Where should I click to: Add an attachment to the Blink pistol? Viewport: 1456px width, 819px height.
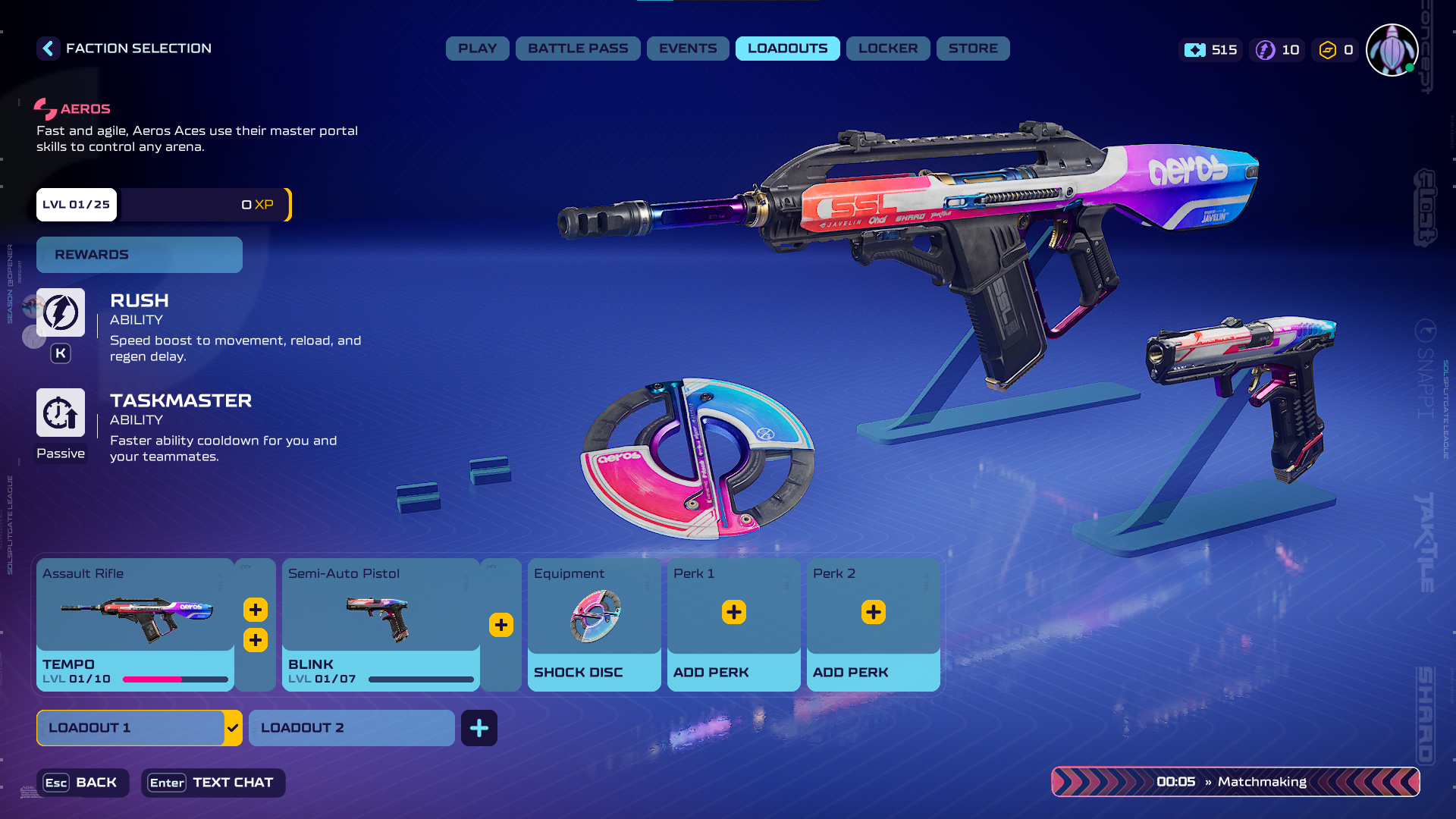click(501, 625)
